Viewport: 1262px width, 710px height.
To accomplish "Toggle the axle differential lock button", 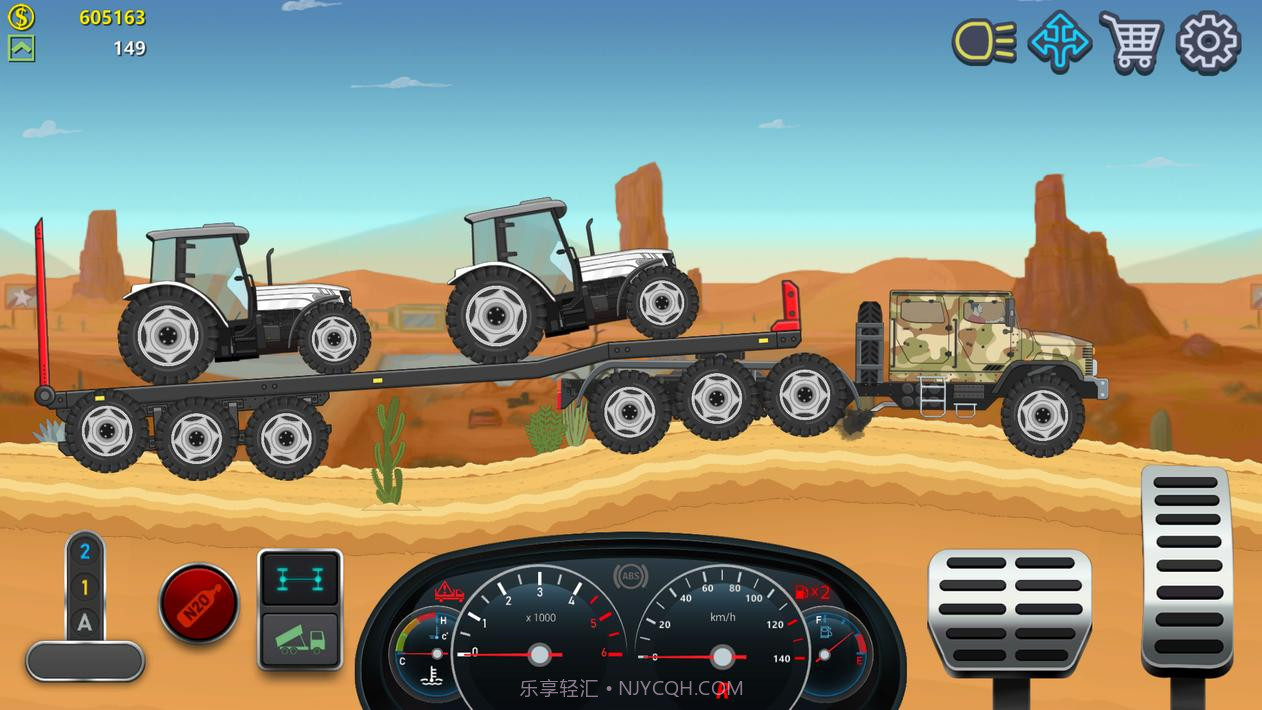I will point(300,579).
